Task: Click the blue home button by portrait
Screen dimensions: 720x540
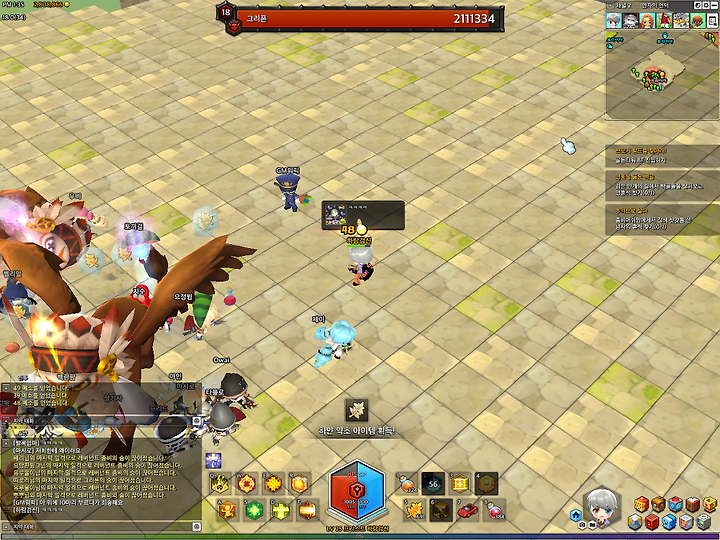Action: click(x=577, y=515)
